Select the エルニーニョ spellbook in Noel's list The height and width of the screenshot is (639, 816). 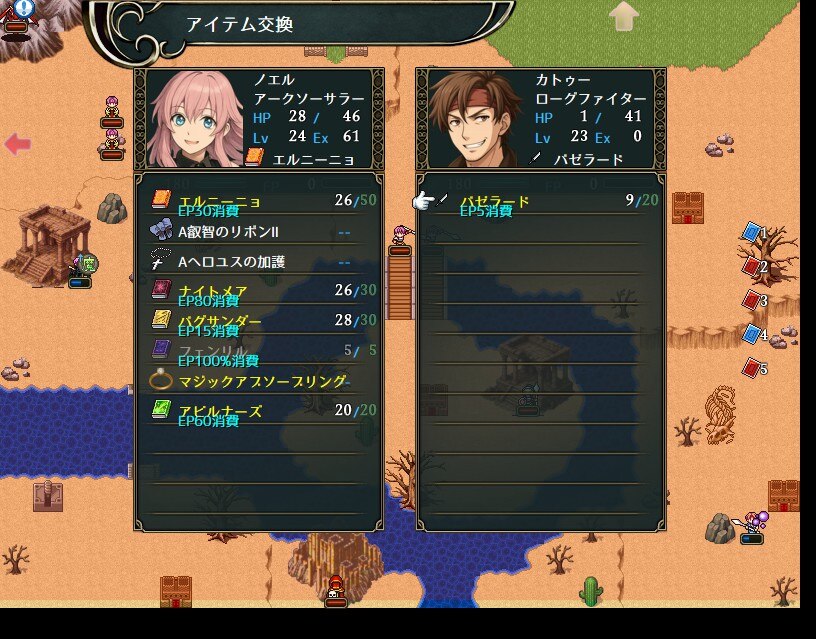coord(258,202)
